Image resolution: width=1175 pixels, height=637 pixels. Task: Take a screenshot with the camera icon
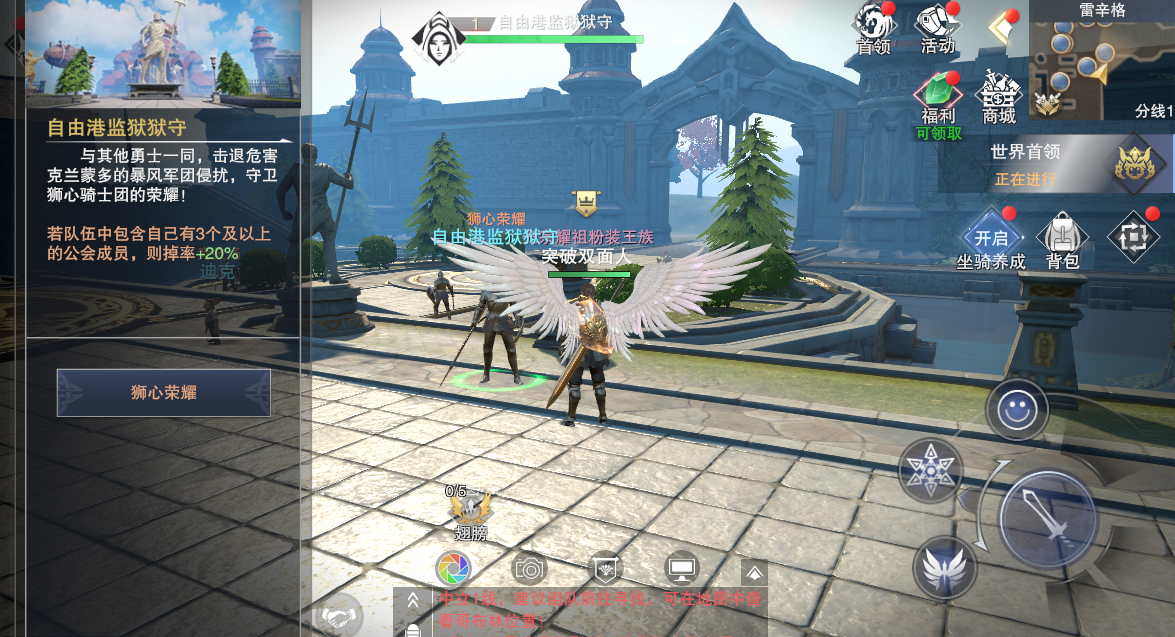tap(529, 569)
